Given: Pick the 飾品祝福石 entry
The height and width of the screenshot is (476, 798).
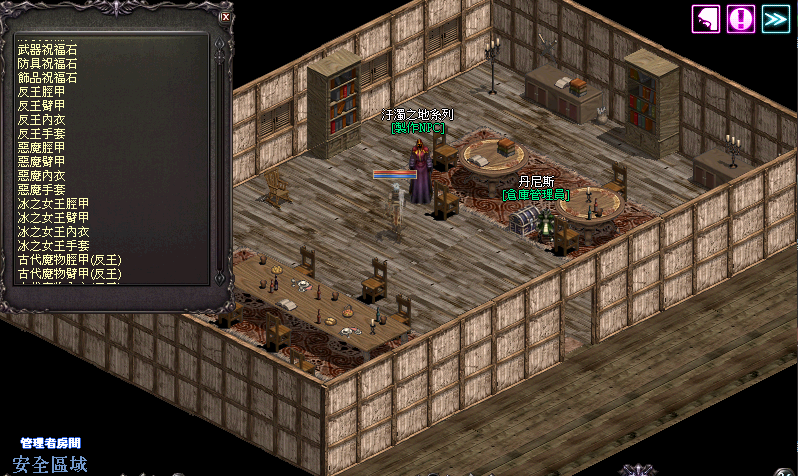Looking at the screenshot, I should (x=47, y=77).
